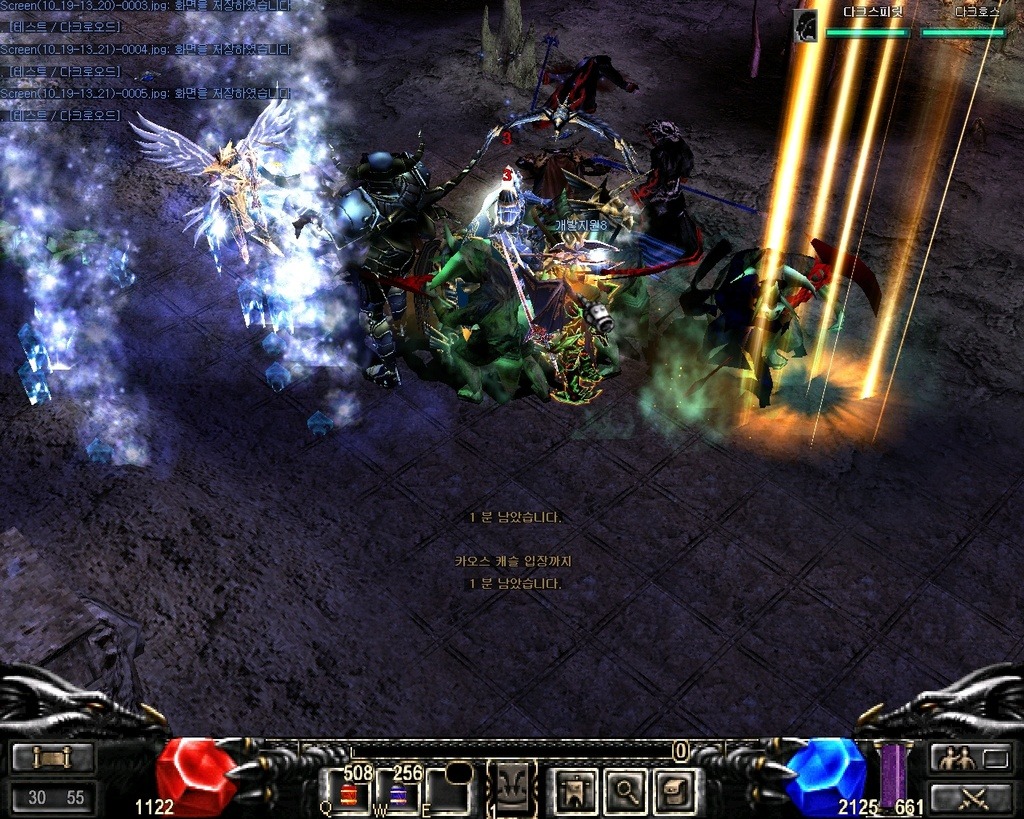The height and width of the screenshot is (819, 1024).
Task: Click the magnifying glass button
Action: (x=627, y=792)
